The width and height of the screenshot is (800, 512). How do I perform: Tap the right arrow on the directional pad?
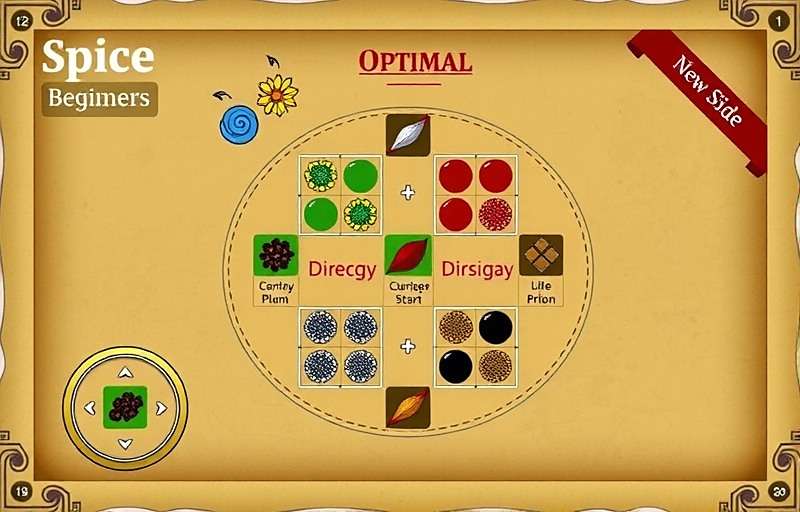tap(161, 408)
